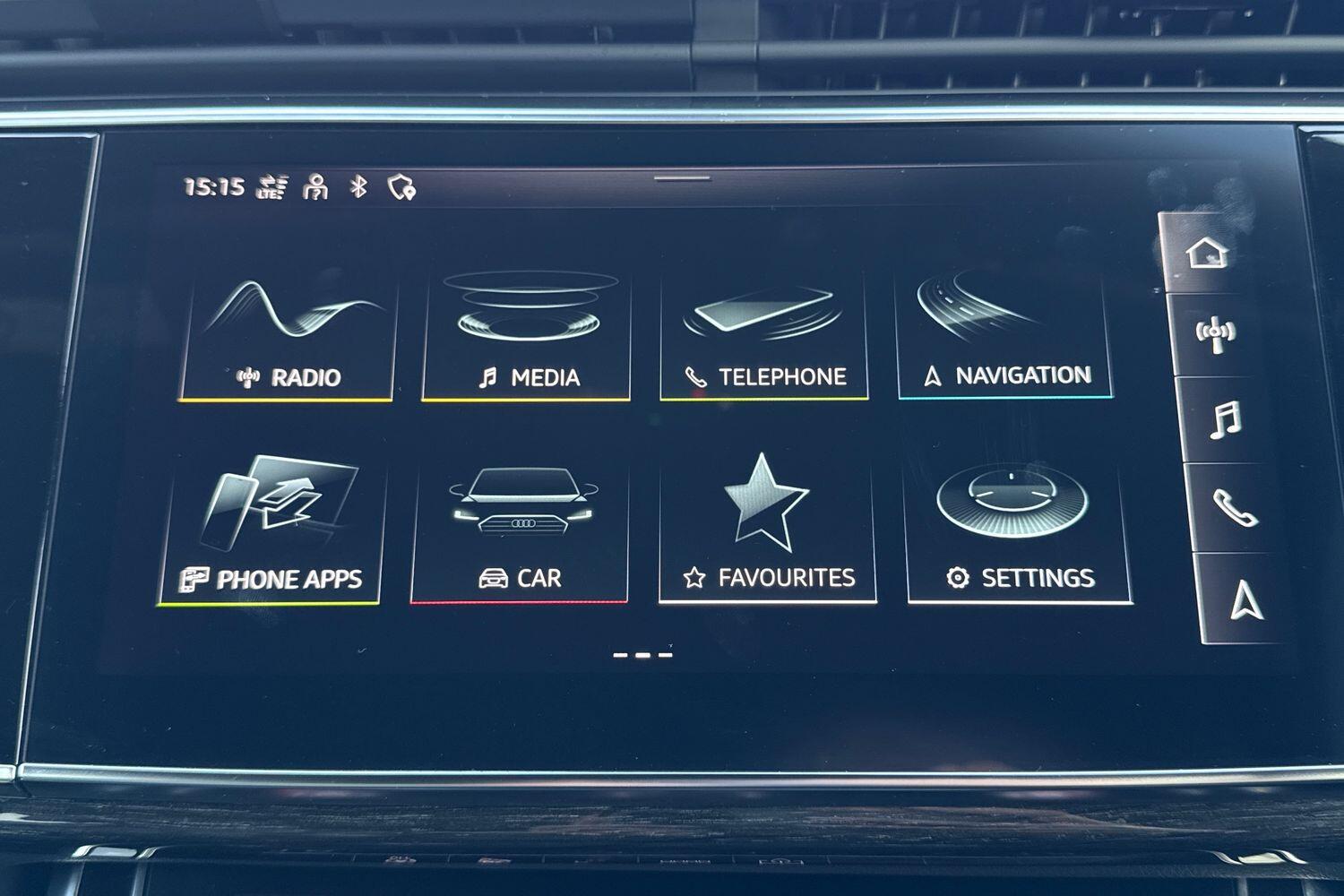Show the Favourites tile
Viewport: 1344px width, 896px height.
[768, 529]
